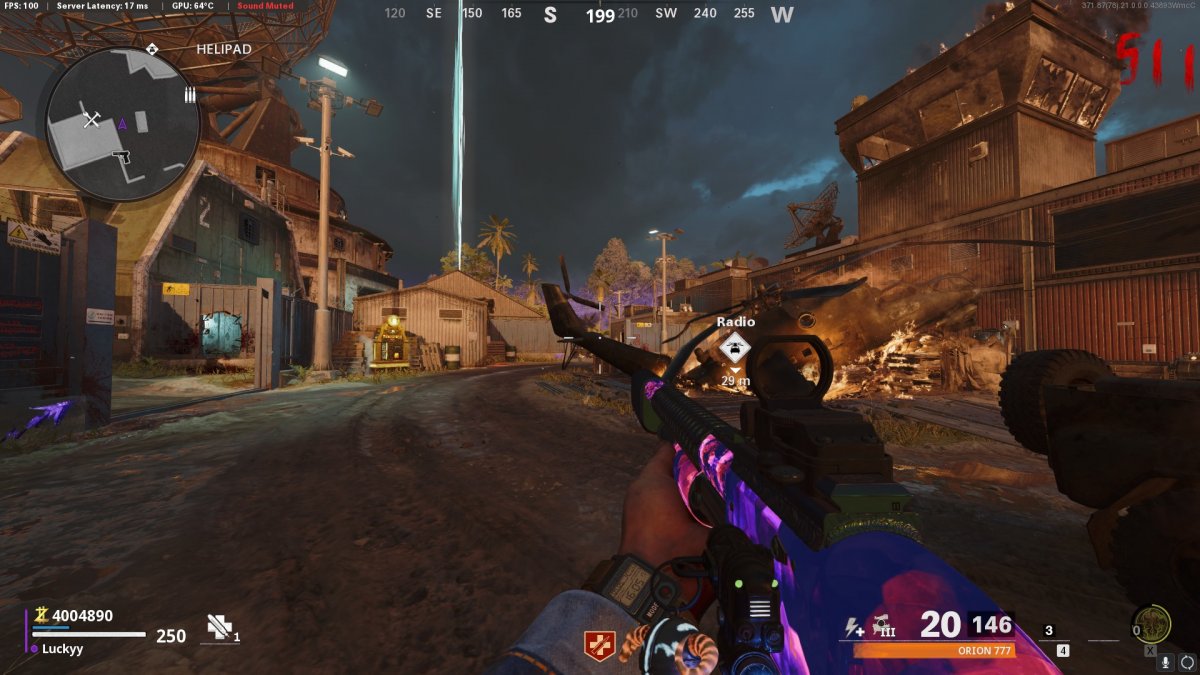Click the red perk shield icon
1200x675 pixels.
point(598,645)
